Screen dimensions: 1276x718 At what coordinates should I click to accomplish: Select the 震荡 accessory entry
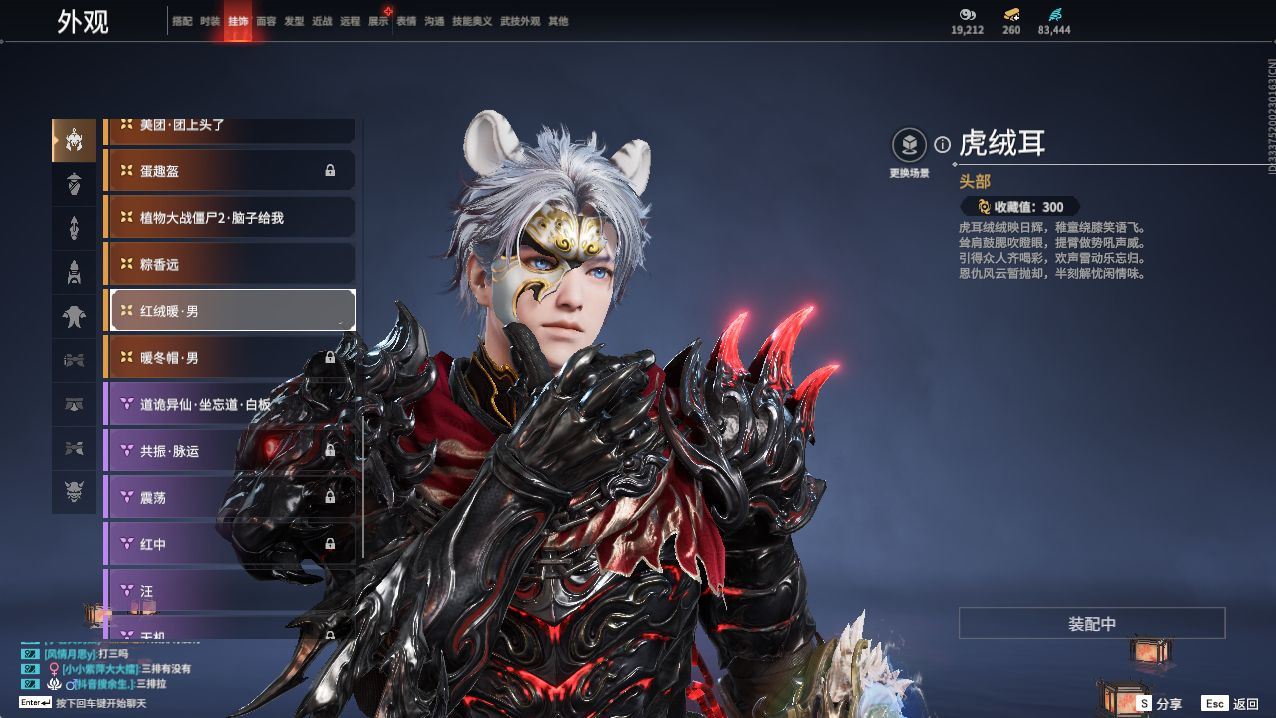(x=229, y=497)
